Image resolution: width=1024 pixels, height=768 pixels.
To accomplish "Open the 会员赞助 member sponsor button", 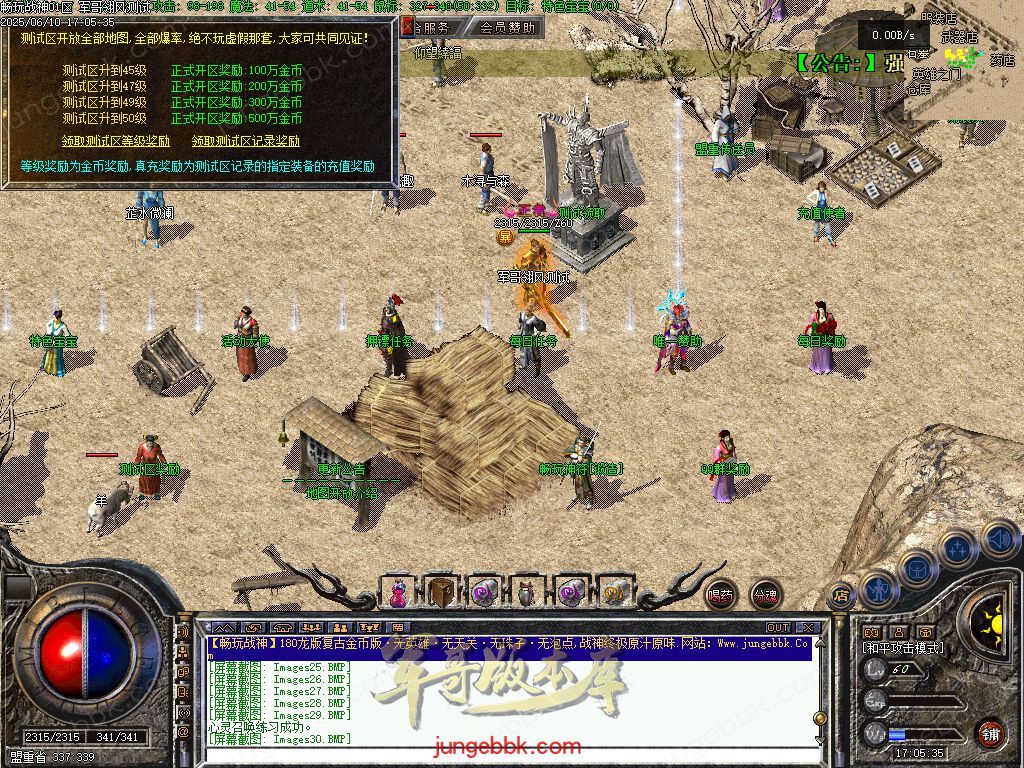I will point(505,28).
